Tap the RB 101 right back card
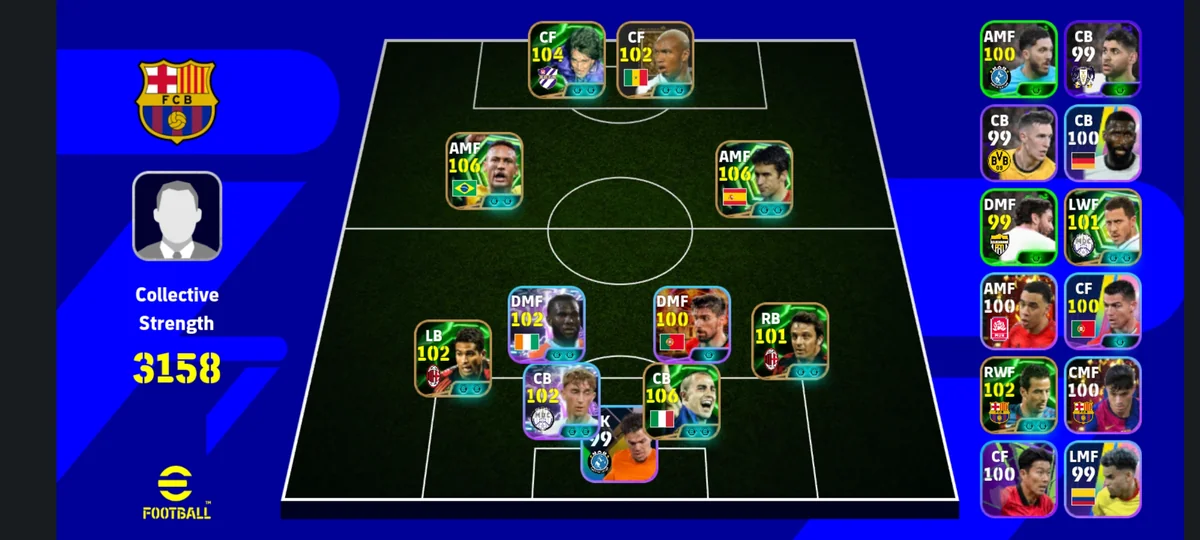 pos(790,341)
